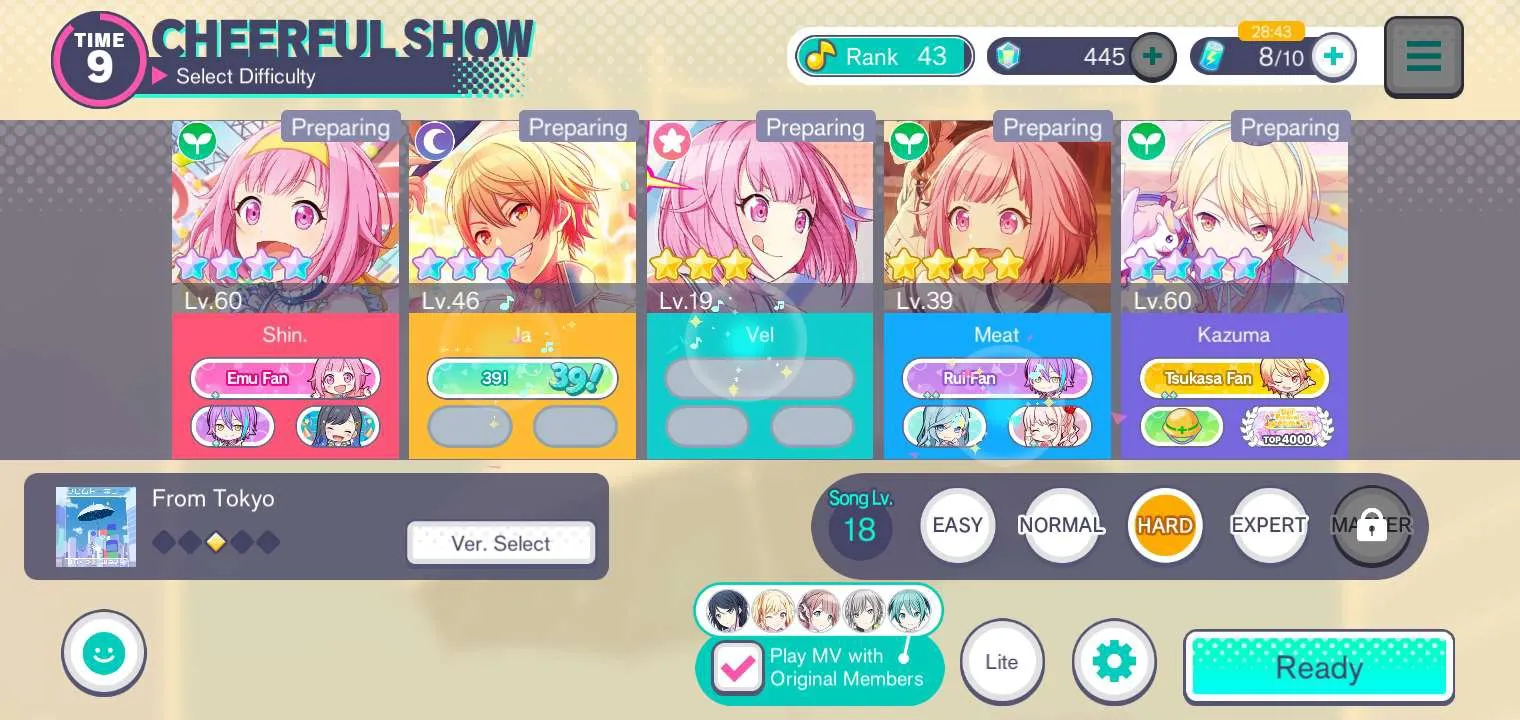Open Ver. Select for the song
1520x720 pixels.
point(500,543)
